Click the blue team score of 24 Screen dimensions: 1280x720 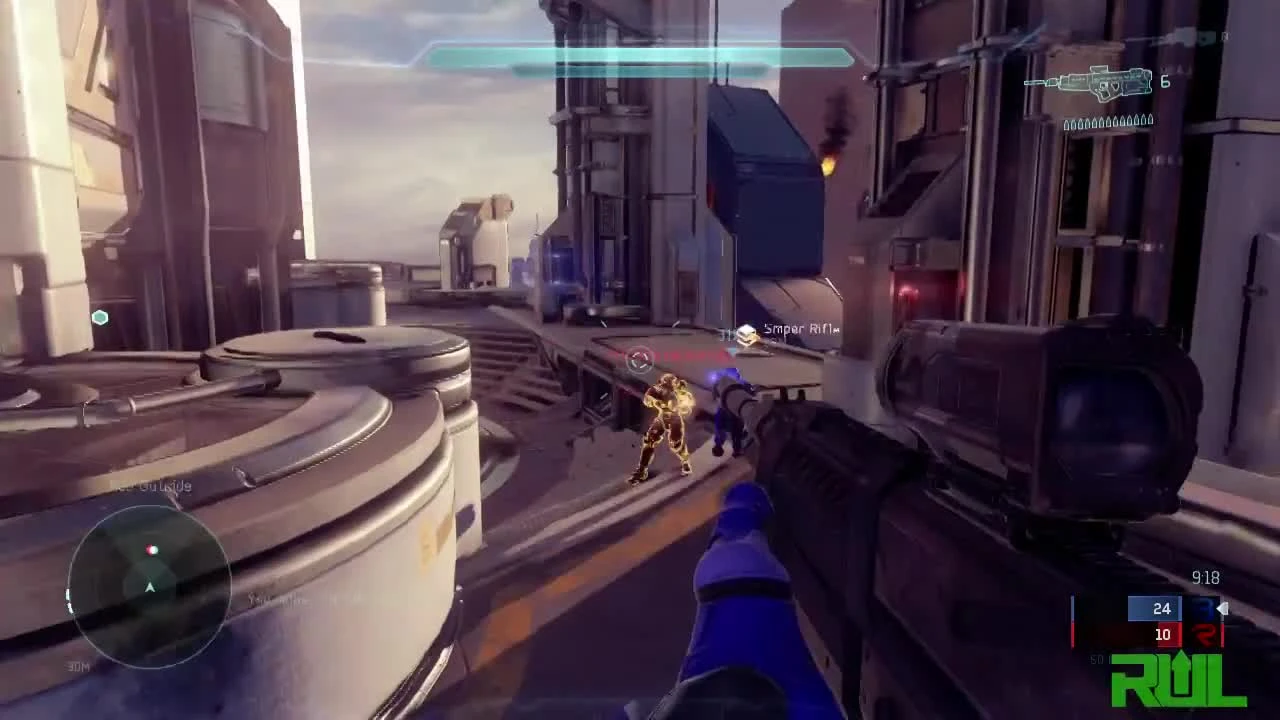coord(1162,609)
